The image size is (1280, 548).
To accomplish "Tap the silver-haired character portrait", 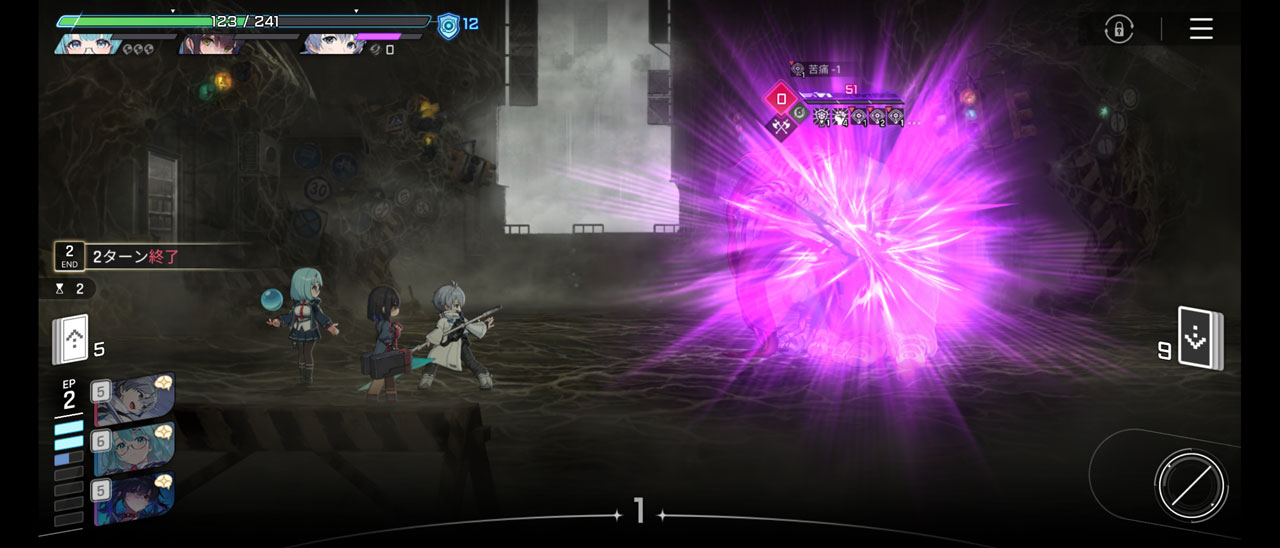I will [x=332, y=44].
